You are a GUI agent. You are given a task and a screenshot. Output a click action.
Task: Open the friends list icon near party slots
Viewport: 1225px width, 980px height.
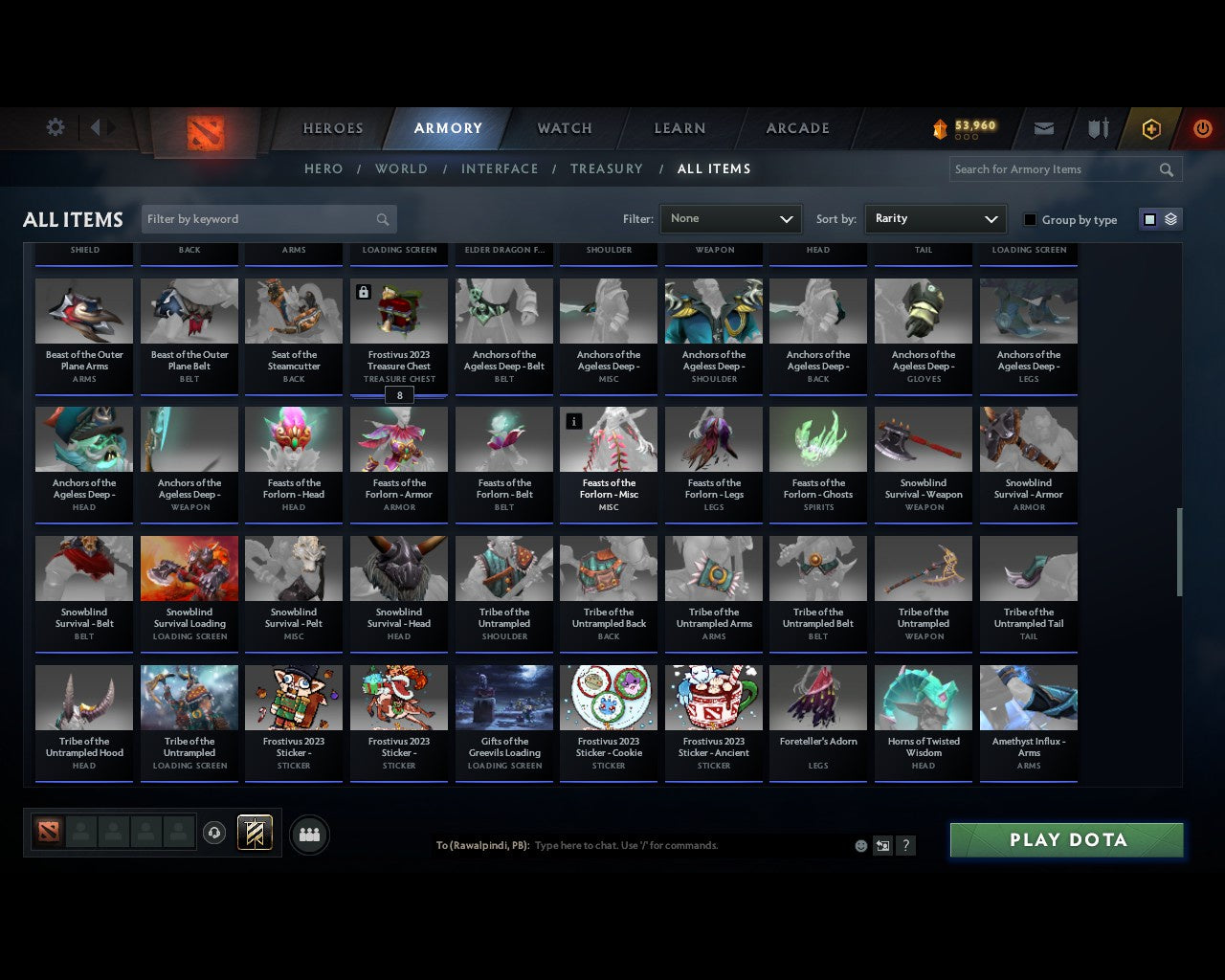(x=309, y=834)
